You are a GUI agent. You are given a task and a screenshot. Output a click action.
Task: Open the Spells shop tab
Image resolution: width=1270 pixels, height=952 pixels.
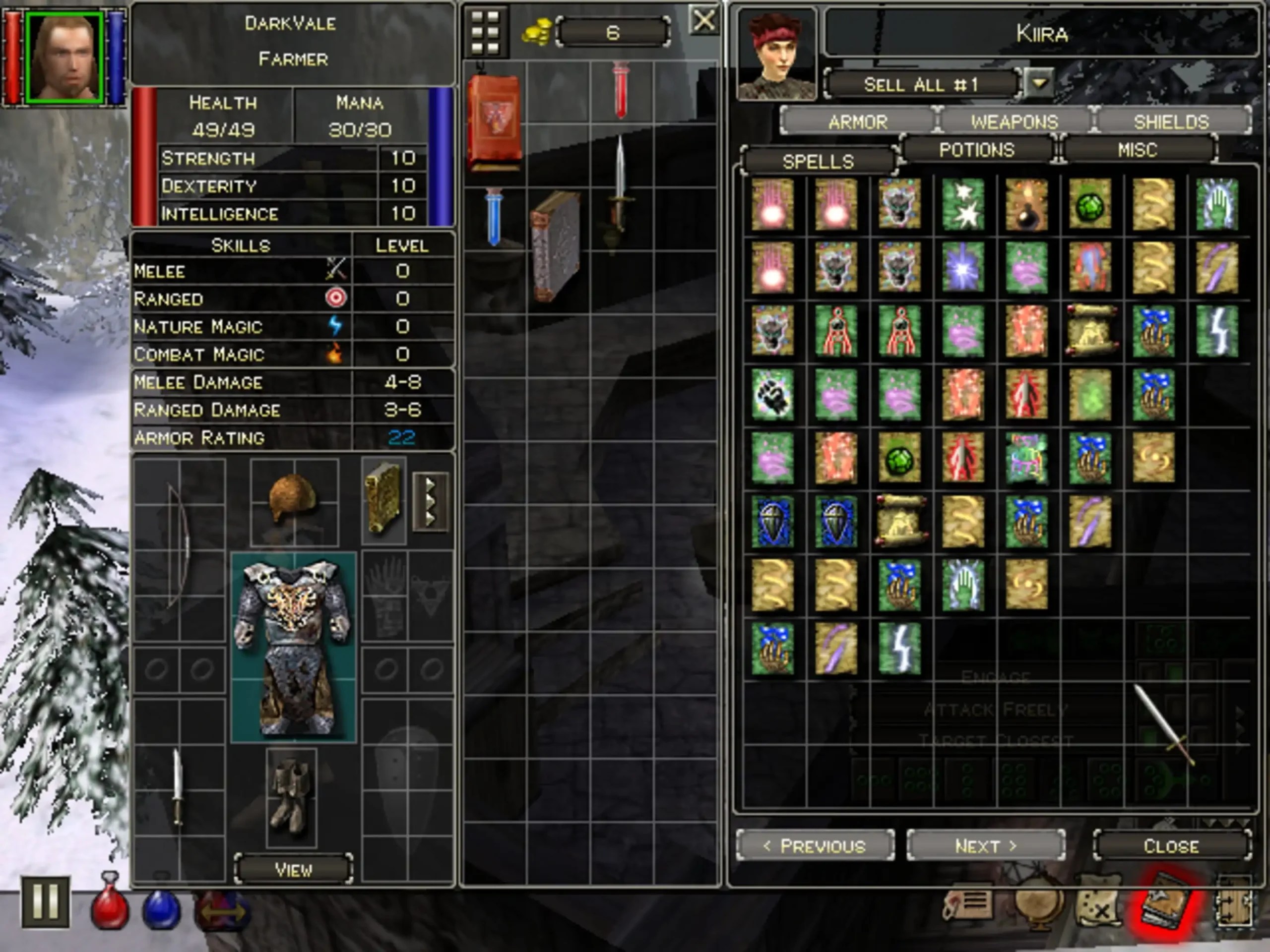click(818, 161)
